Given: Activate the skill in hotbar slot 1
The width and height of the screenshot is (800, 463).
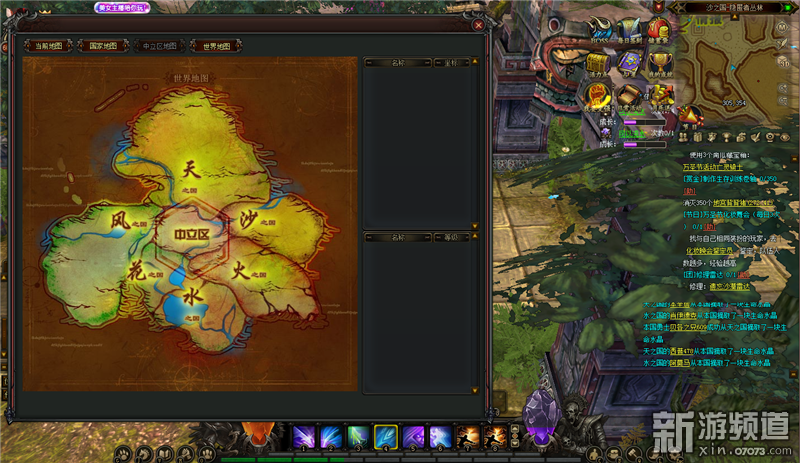Looking at the screenshot, I should pyautogui.click(x=303, y=437).
